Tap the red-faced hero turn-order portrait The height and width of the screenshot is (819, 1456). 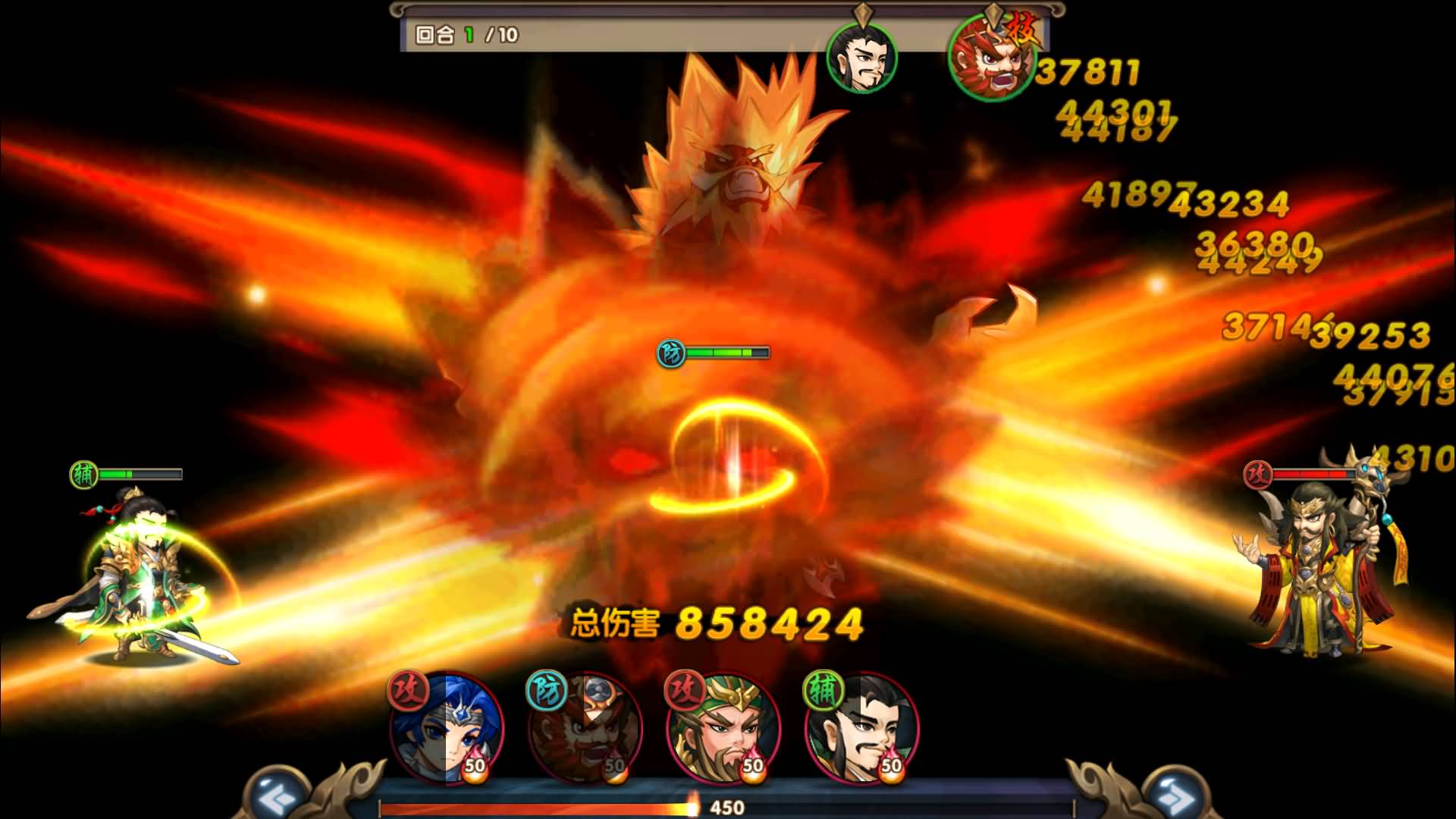coord(990,59)
